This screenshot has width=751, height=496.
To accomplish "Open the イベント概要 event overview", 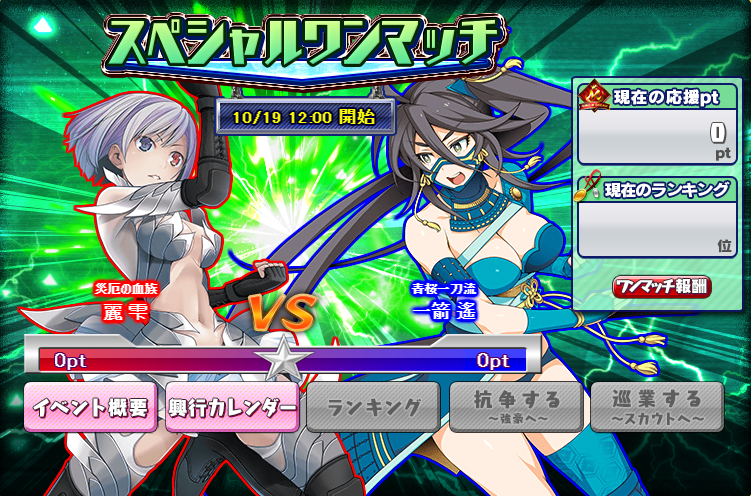I will [x=90, y=406].
